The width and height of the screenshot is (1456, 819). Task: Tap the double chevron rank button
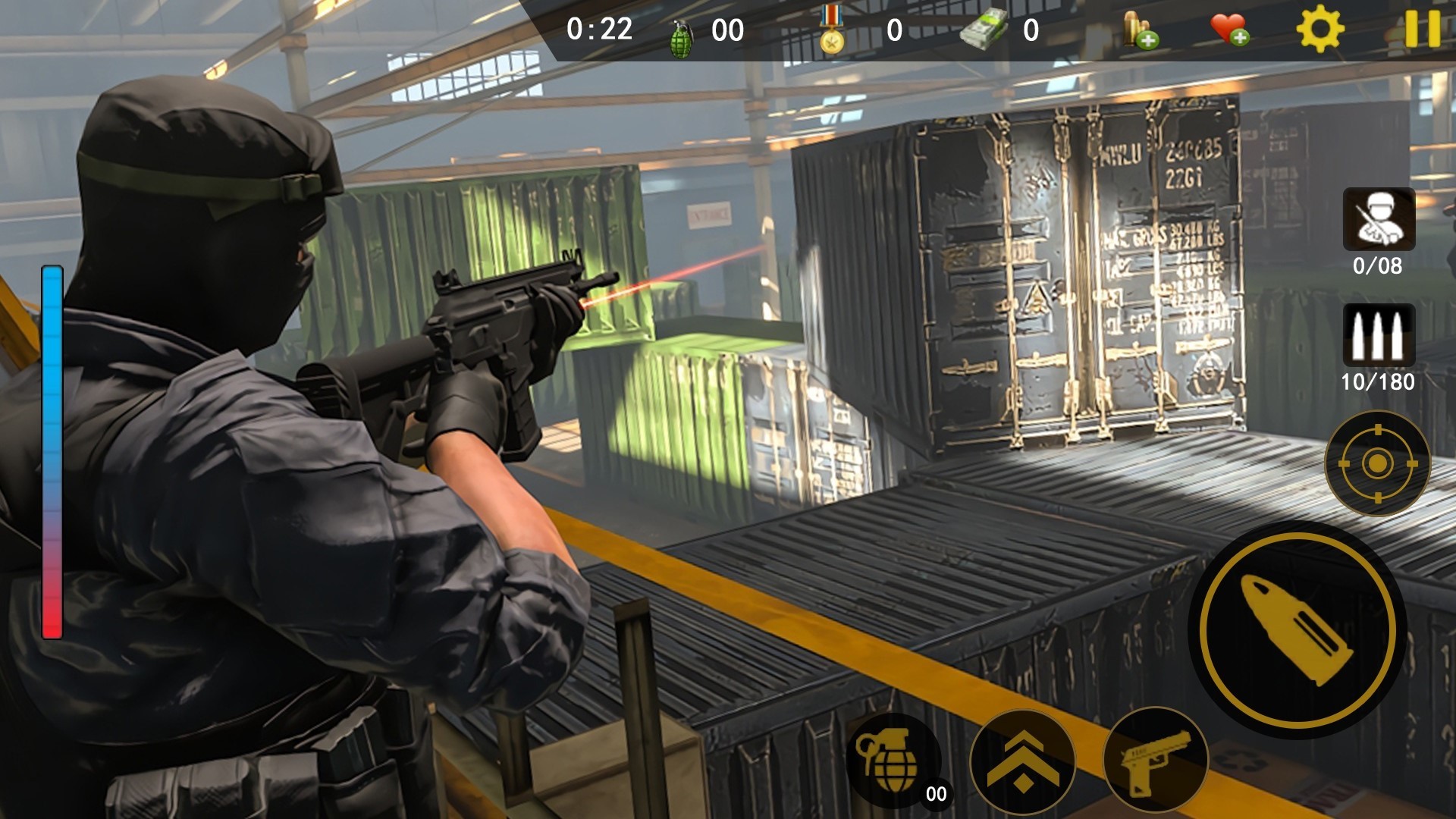point(1022,761)
